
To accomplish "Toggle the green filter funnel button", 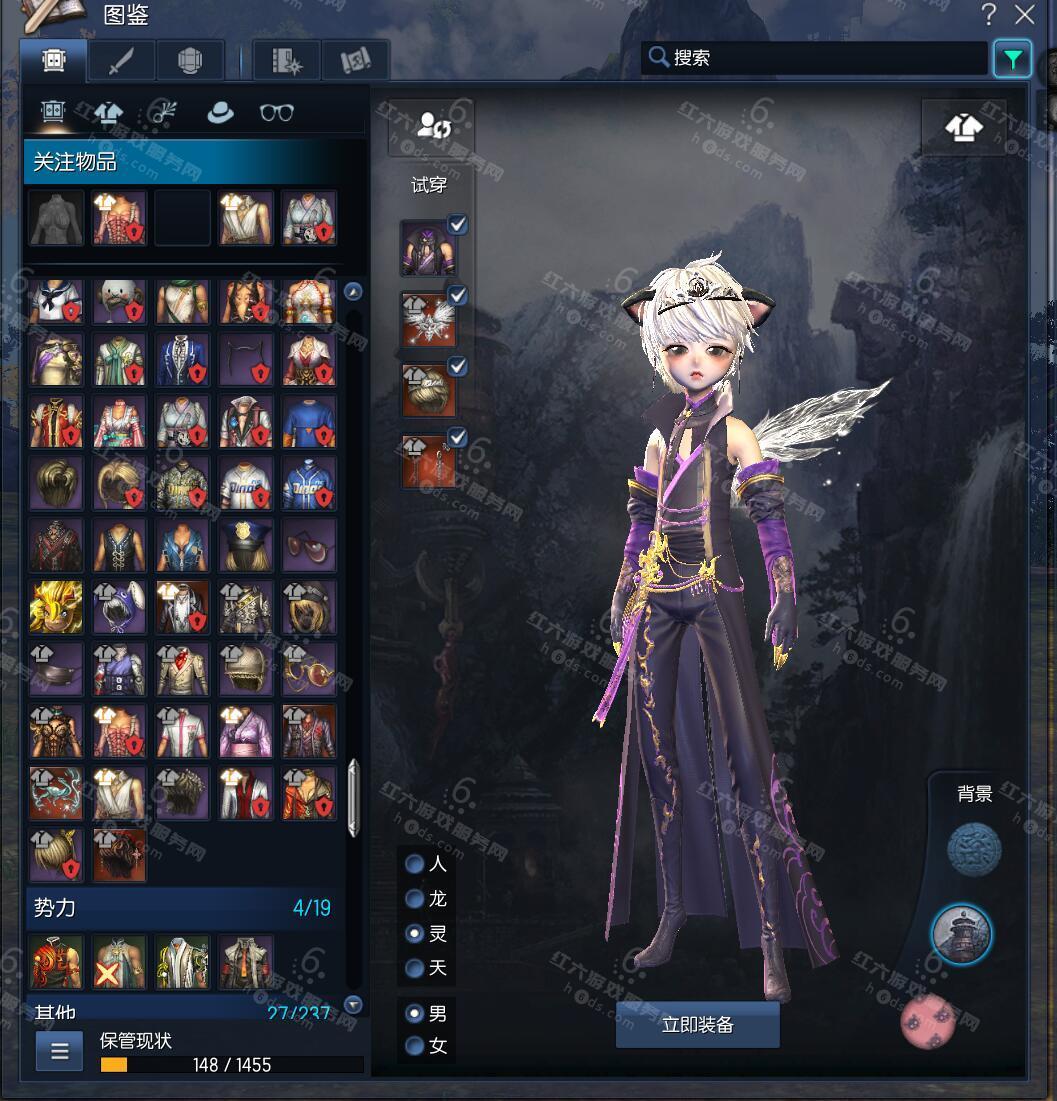I will 1012,59.
